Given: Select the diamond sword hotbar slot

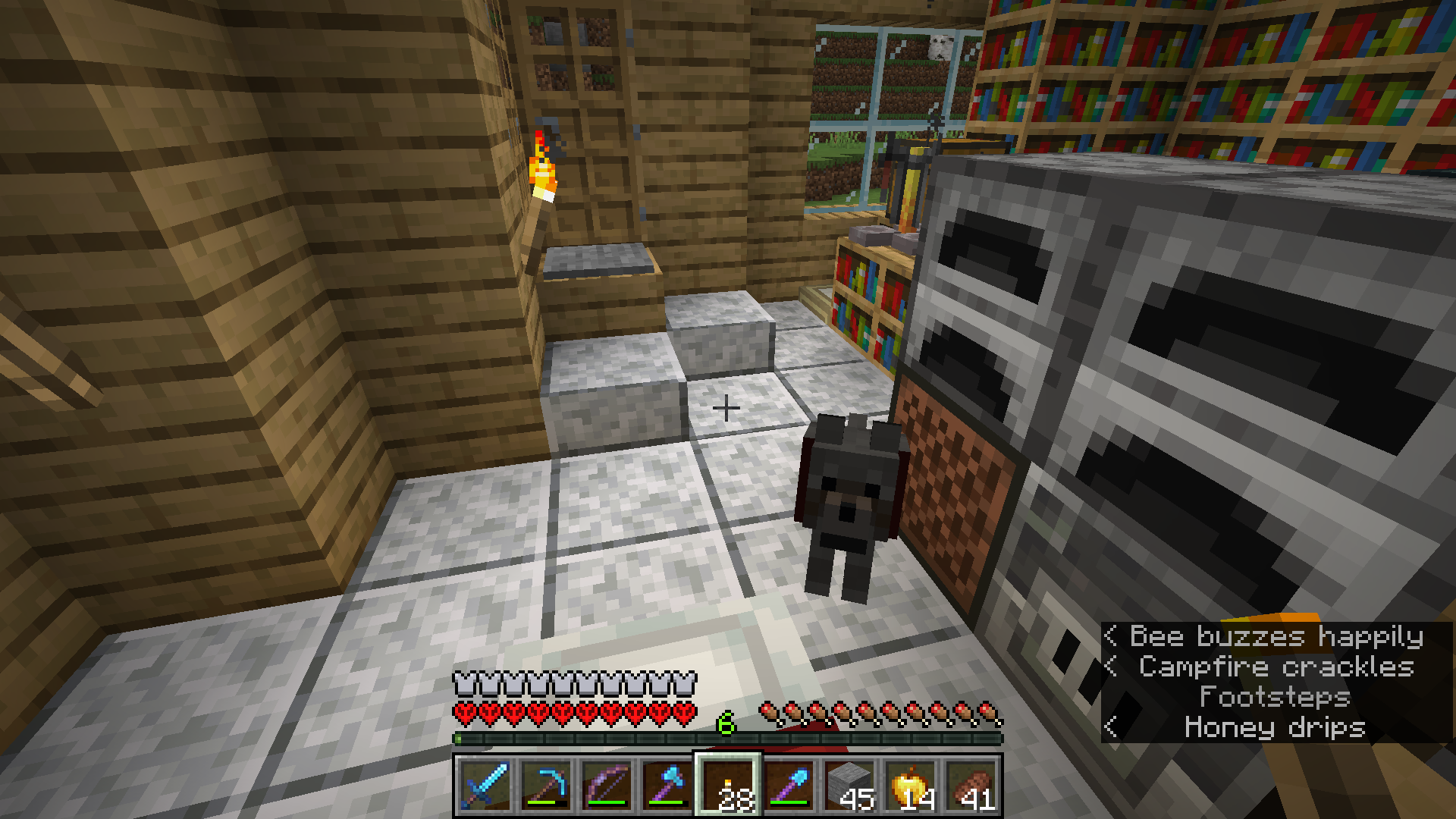Looking at the screenshot, I should tap(484, 786).
